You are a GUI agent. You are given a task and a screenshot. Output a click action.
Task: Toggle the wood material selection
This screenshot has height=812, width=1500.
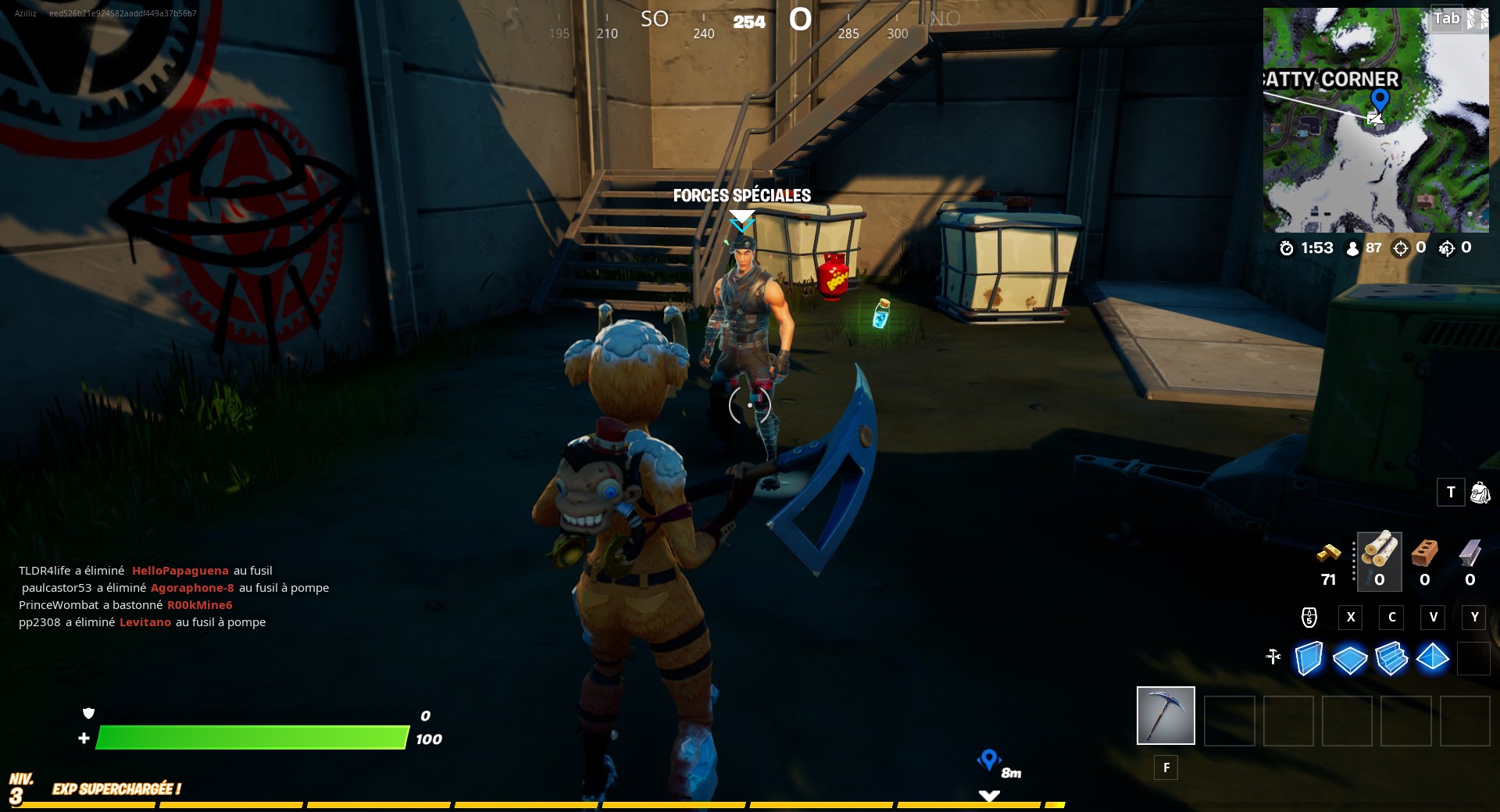point(1380,551)
